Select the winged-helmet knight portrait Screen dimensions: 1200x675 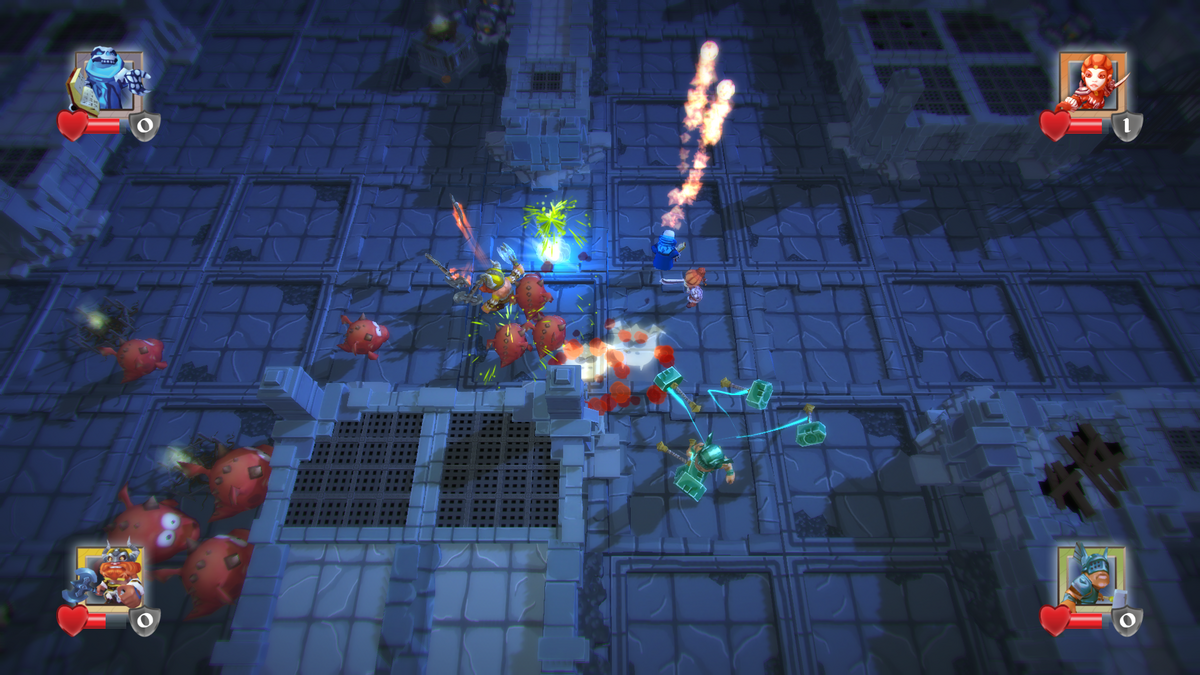click(x=1092, y=575)
